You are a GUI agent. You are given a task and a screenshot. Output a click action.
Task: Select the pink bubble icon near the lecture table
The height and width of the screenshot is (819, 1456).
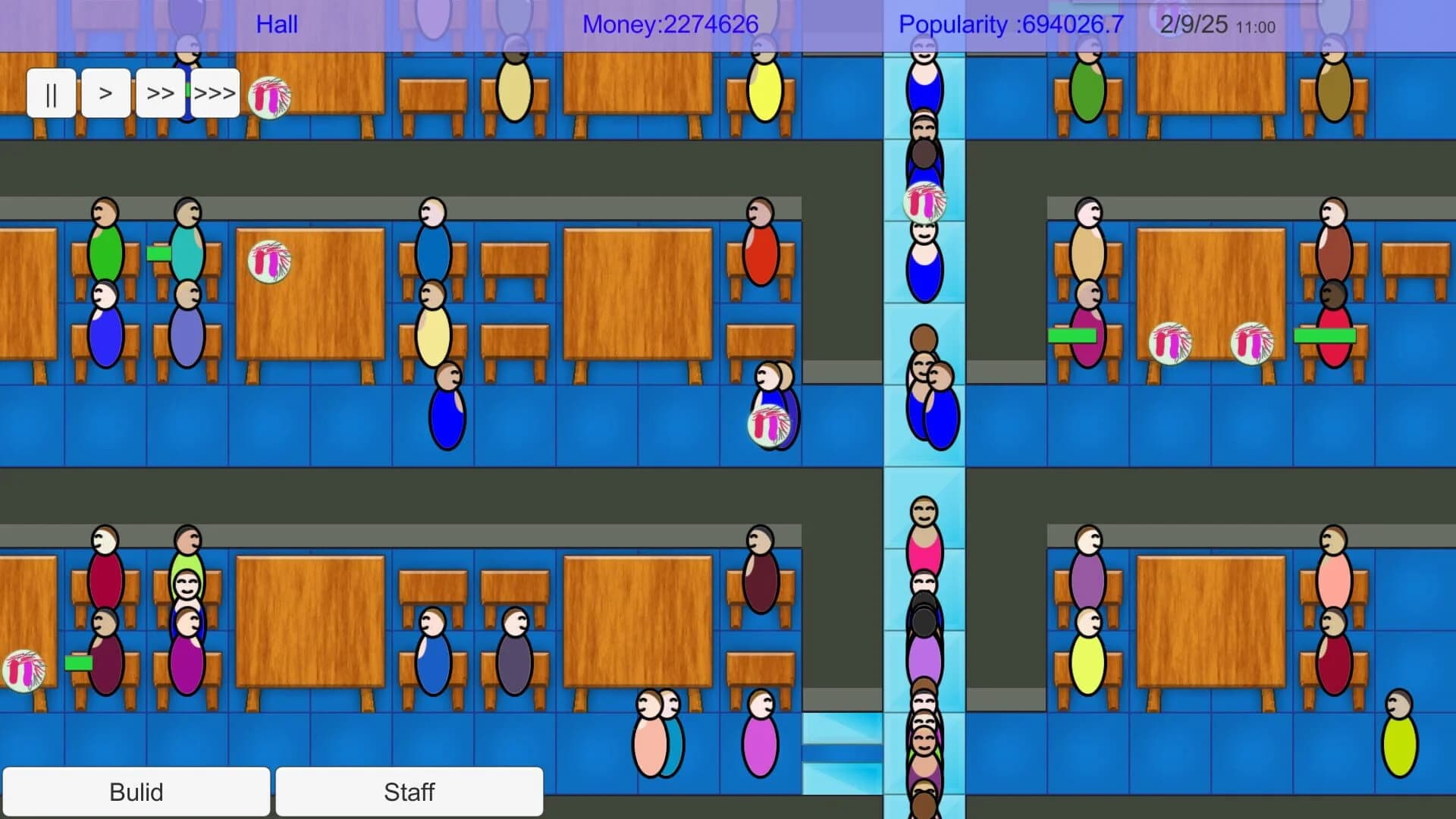[269, 262]
